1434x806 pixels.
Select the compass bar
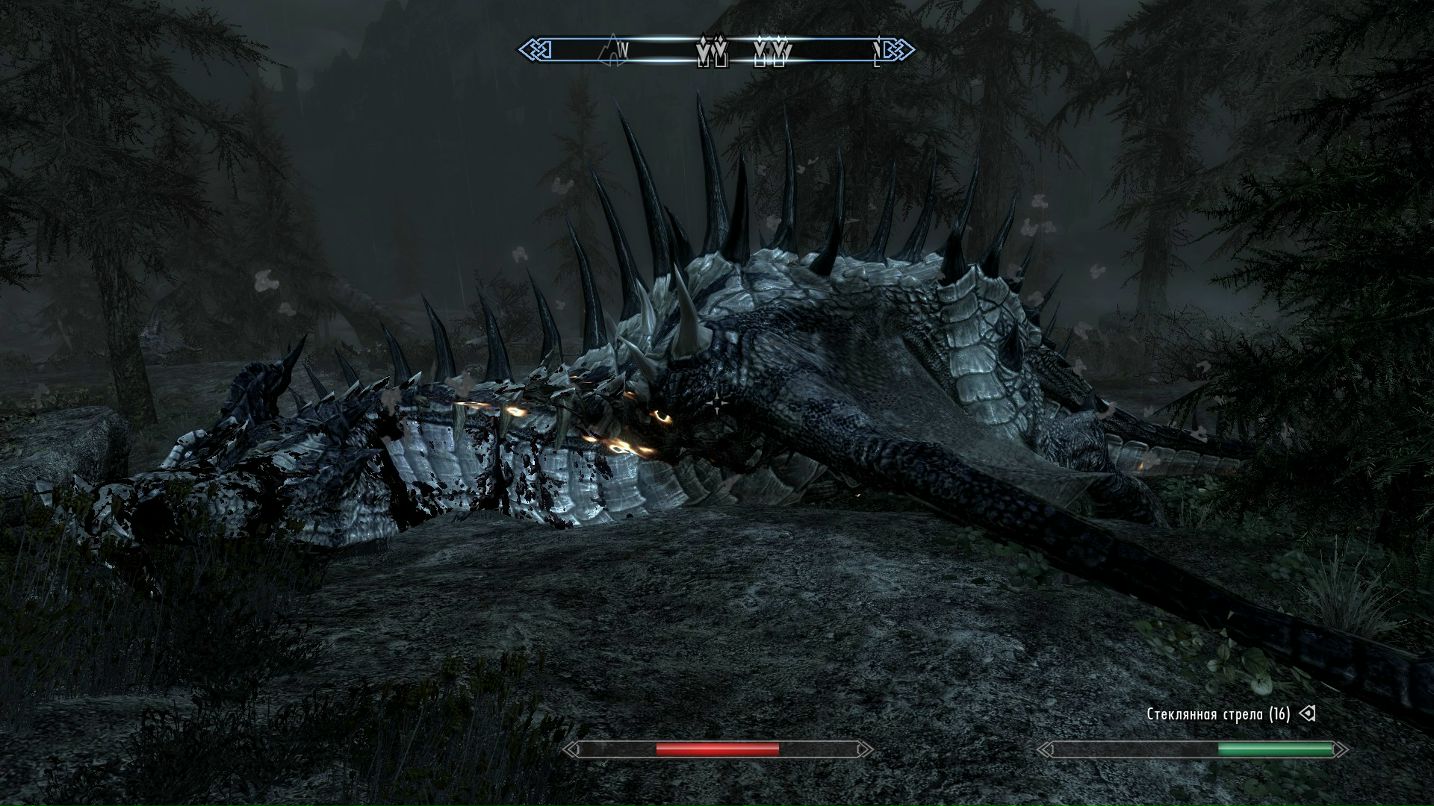pyautogui.click(x=715, y=49)
